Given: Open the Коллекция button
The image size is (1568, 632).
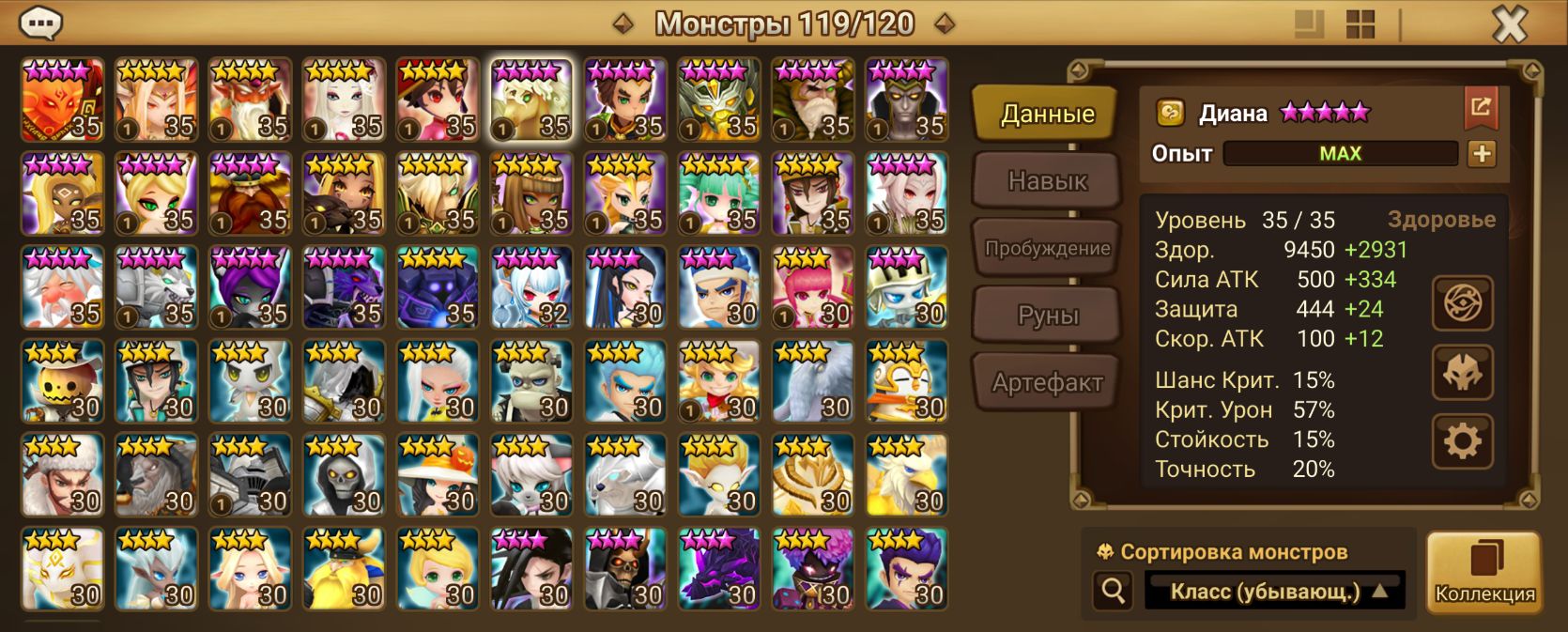Looking at the screenshot, I should [1484, 573].
